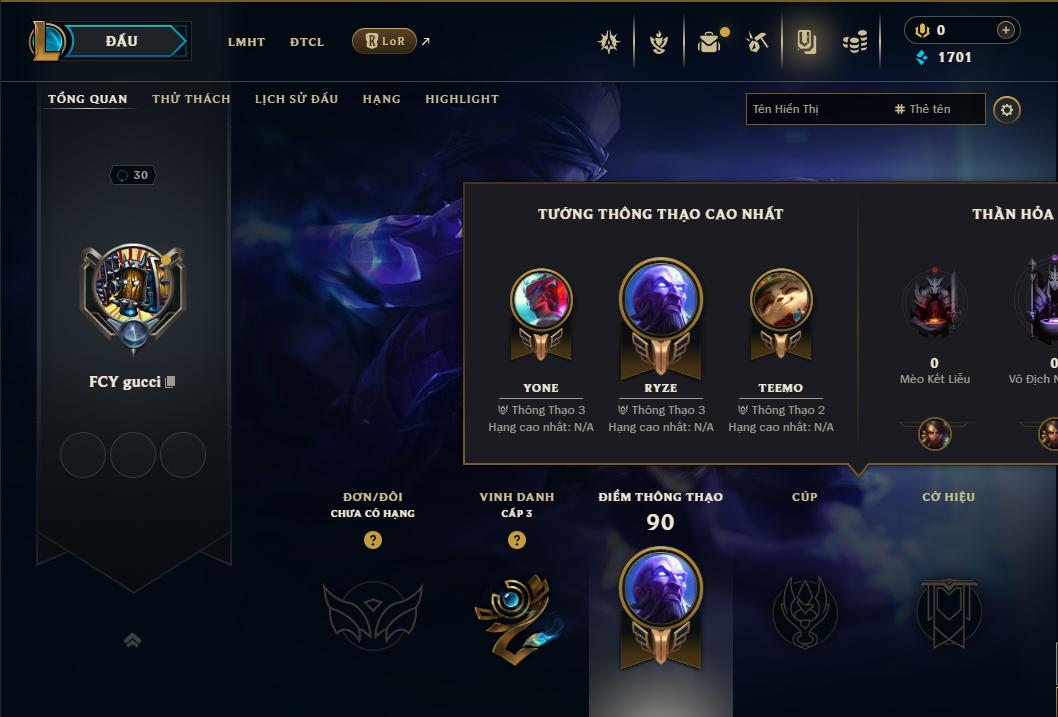Open the Highlight tab
Screen dimensions: 1058x717
point(461,99)
